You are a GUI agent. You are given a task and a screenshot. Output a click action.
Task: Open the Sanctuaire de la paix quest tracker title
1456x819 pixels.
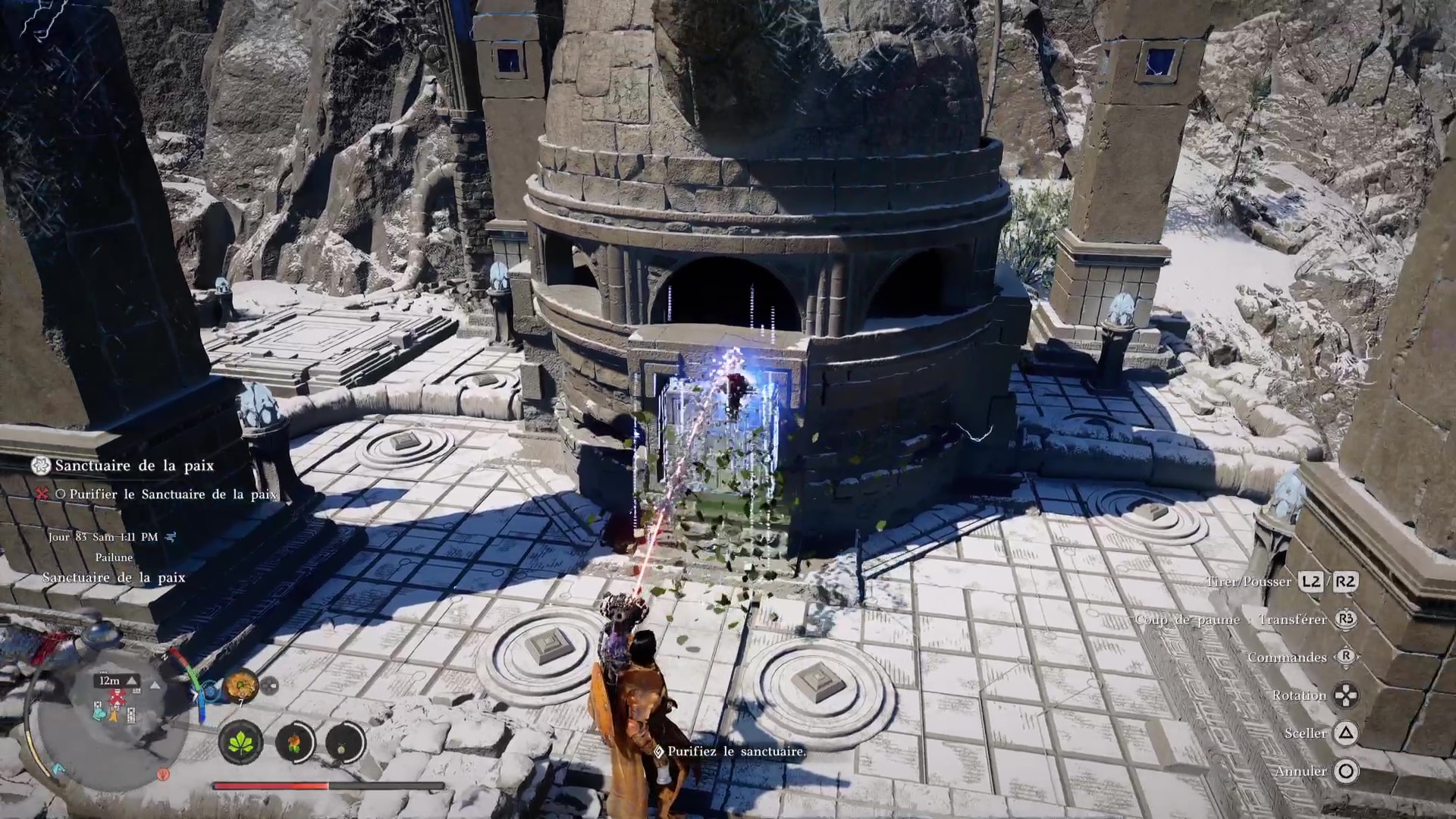click(x=134, y=466)
